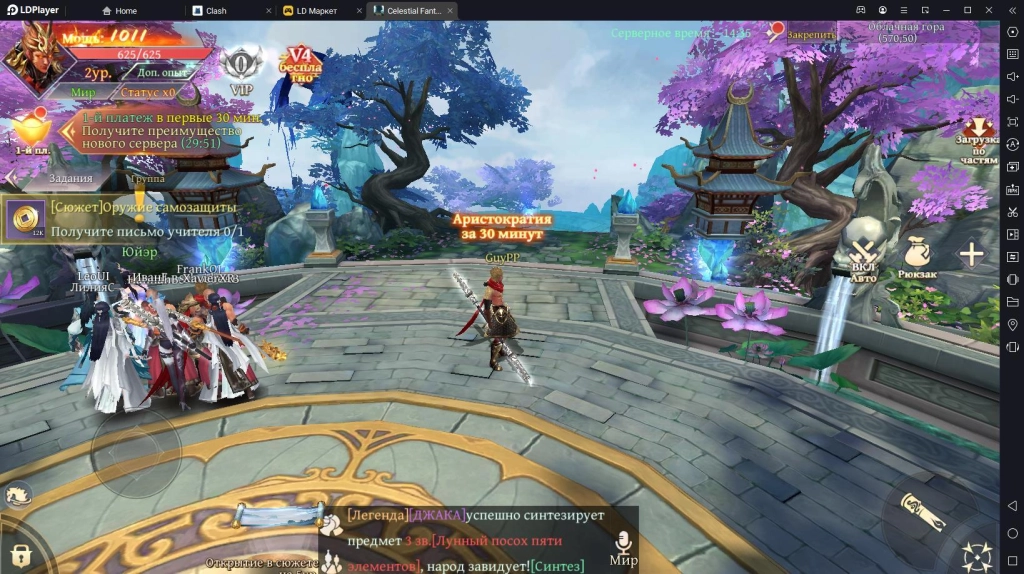The image size is (1024, 574).
Task: Activate the Мир voice chat microphone
Action: (x=623, y=547)
